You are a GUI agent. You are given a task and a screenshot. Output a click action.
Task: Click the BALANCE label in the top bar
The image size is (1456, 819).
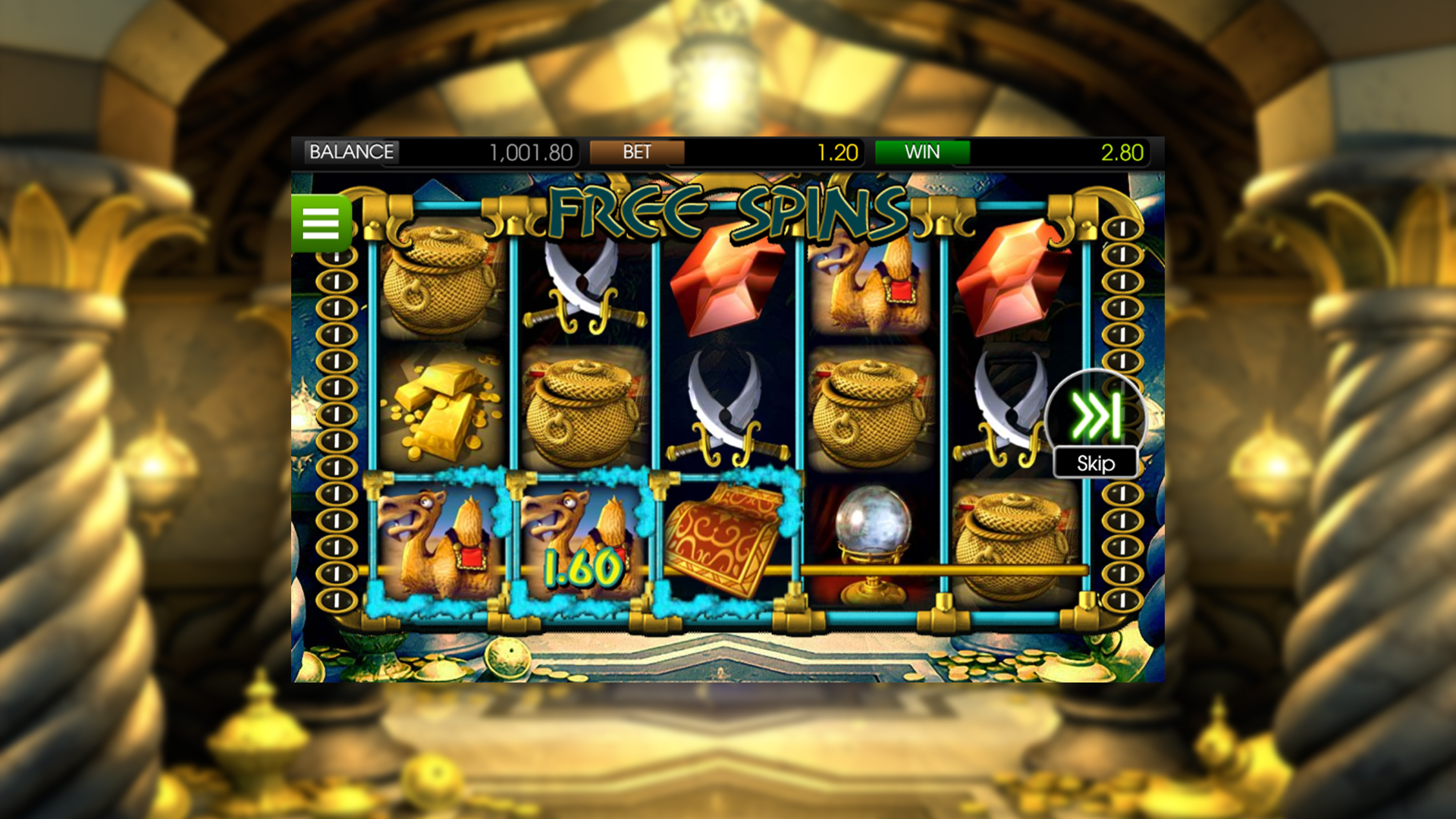point(350,151)
